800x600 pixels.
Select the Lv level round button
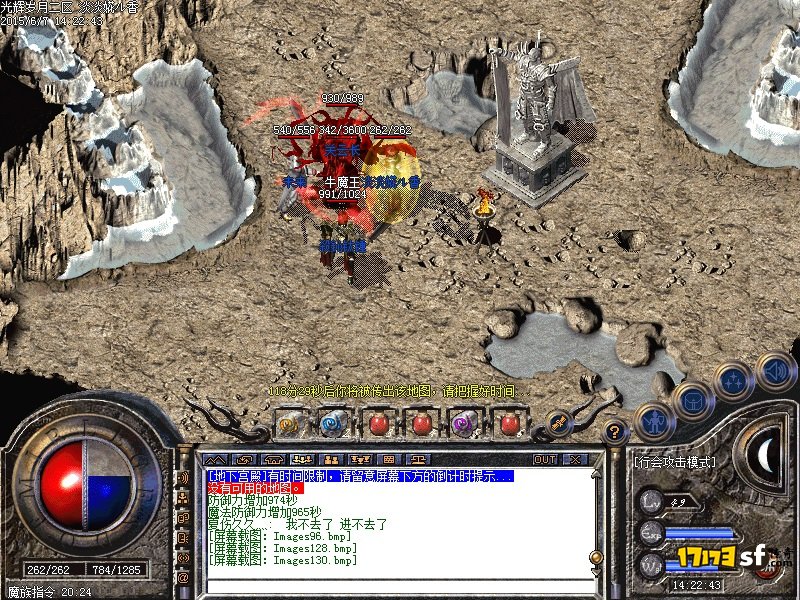(x=652, y=501)
